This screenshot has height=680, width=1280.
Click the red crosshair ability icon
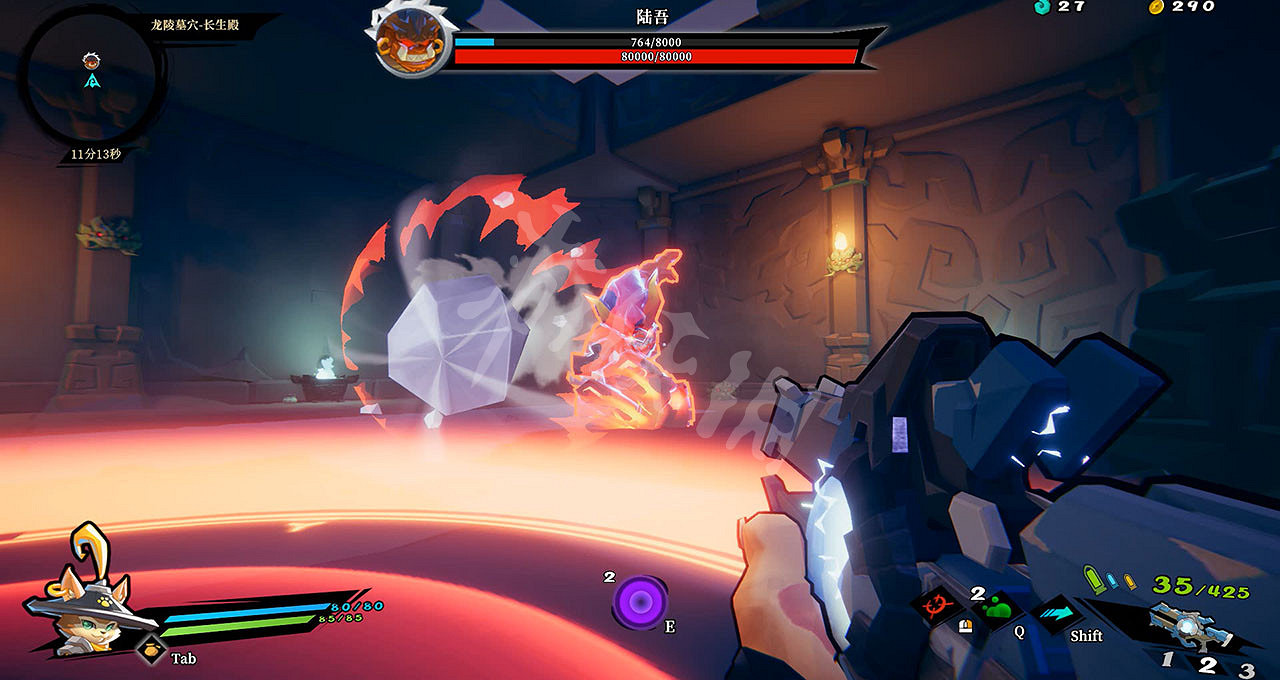click(x=937, y=605)
